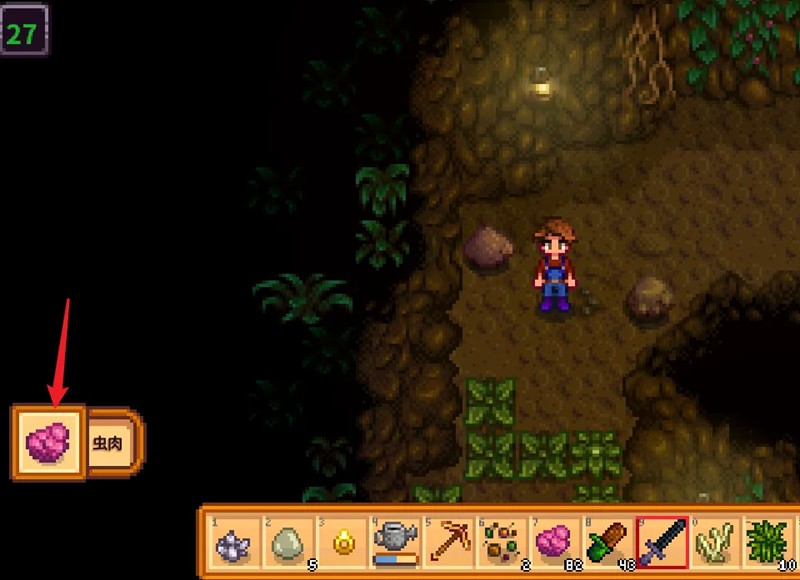Equip the watering can
Viewport: 800px width, 580px height.
pyautogui.click(x=395, y=543)
